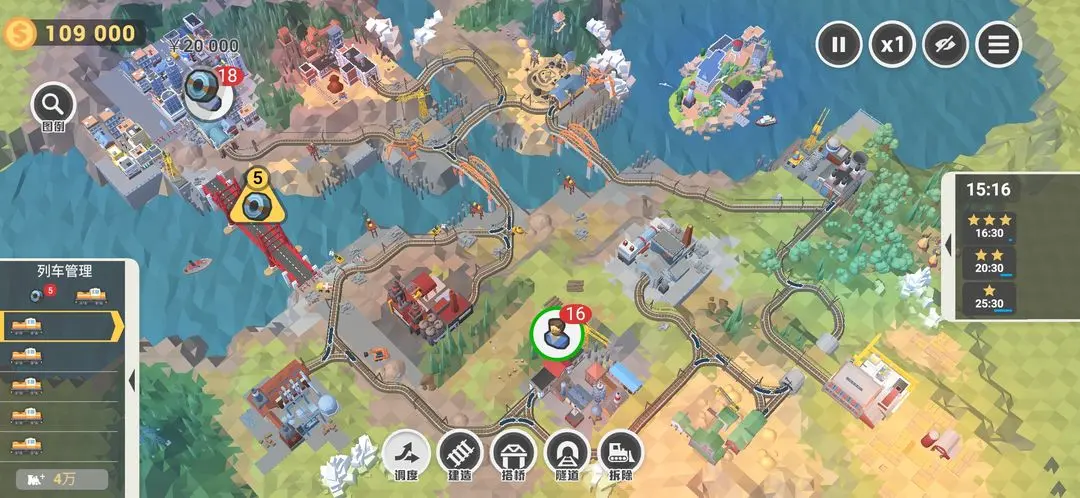Select the 调度 dispatch tool

pyautogui.click(x=406, y=455)
